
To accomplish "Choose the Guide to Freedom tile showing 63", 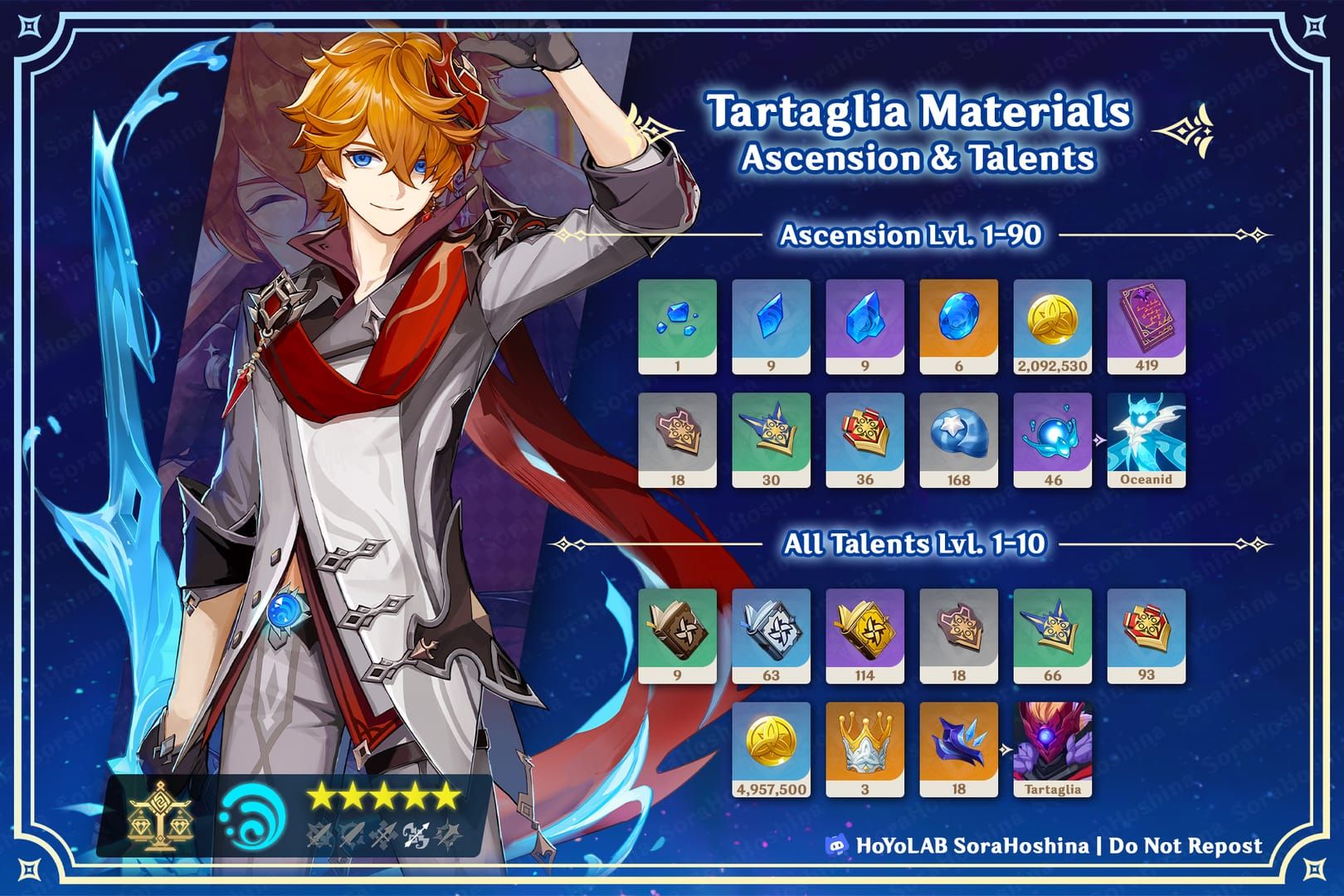I will [x=771, y=635].
